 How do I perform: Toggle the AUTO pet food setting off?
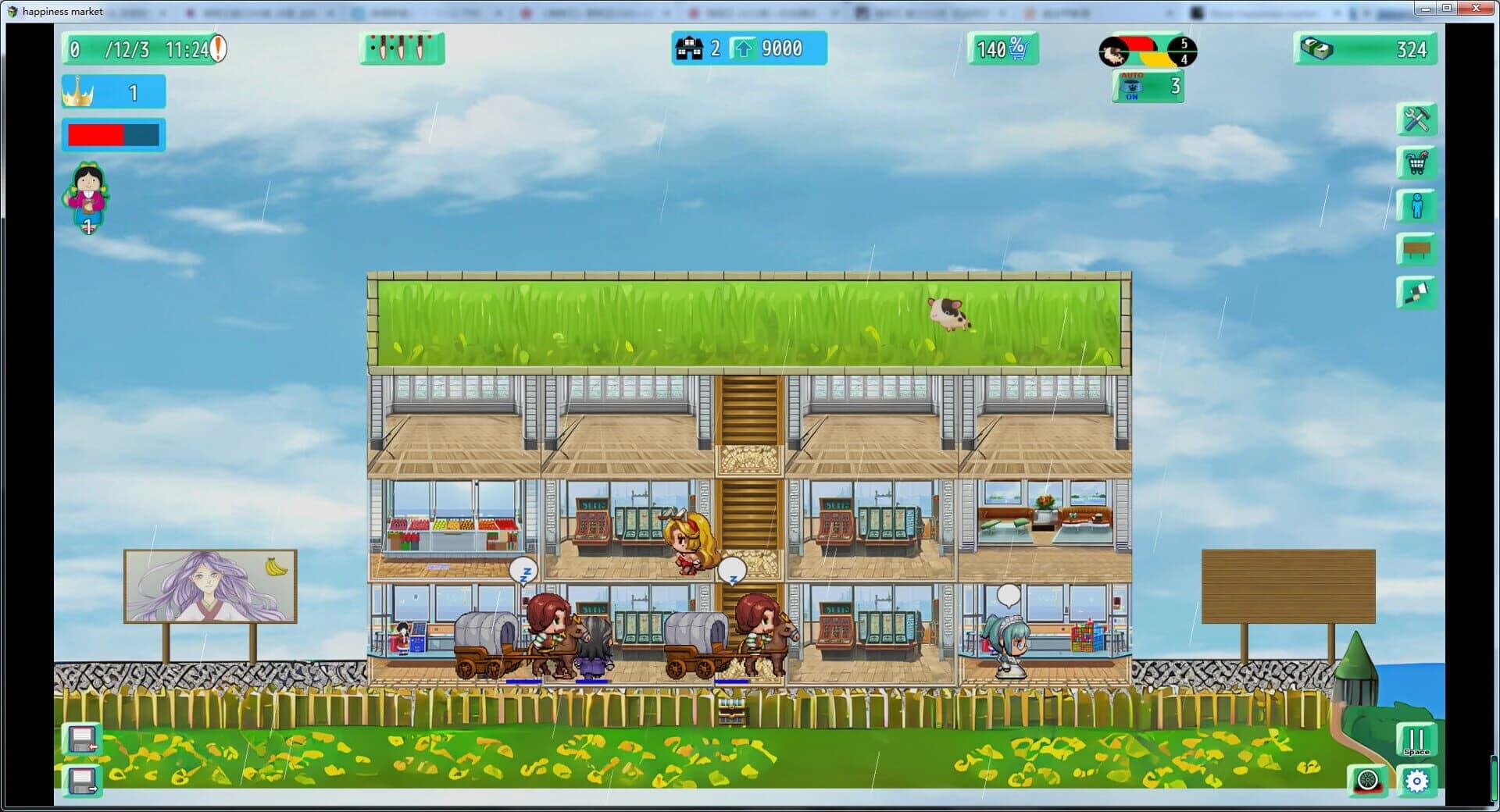(1147, 86)
